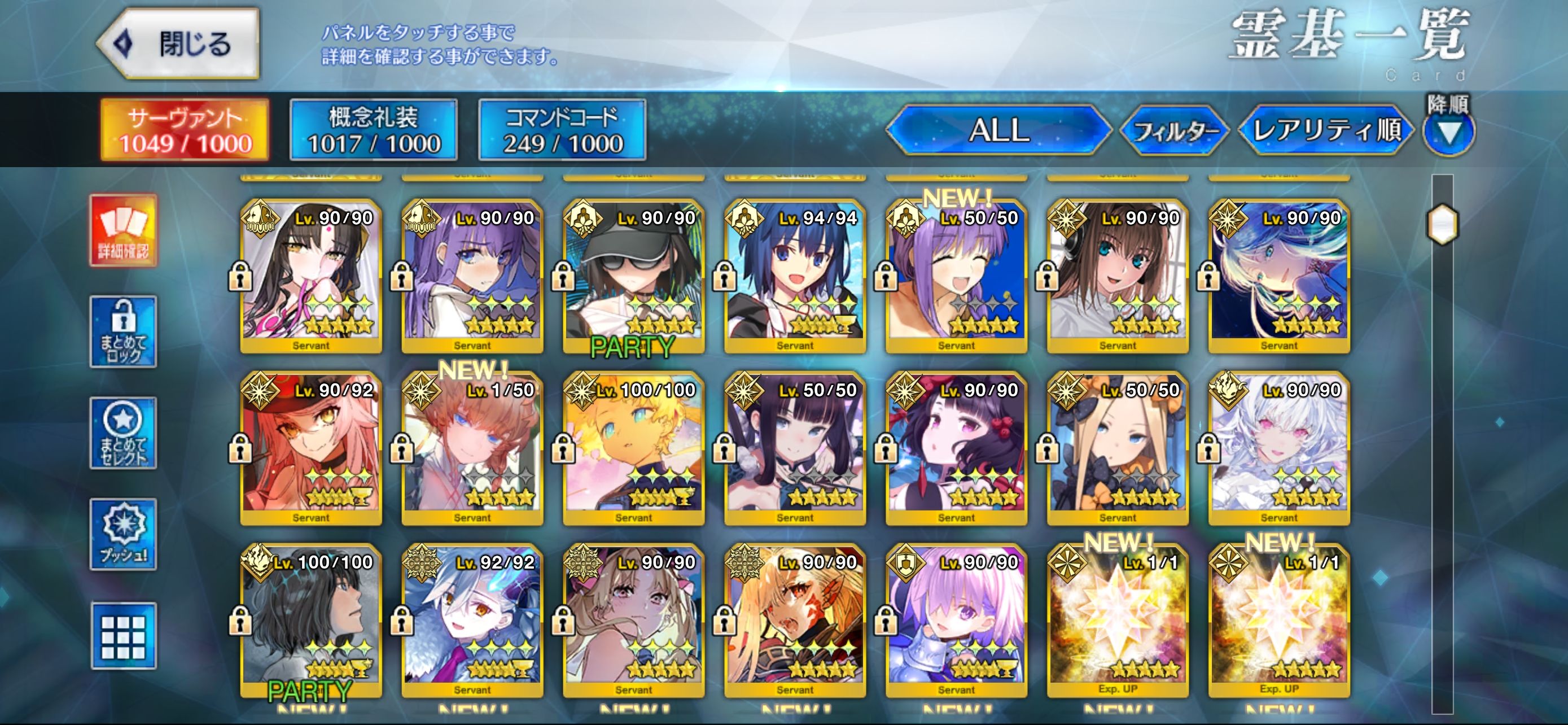Click the 詳細確認 cards button
The width and height of the screenshot is (1568, 725).
(x=124, y=231)
